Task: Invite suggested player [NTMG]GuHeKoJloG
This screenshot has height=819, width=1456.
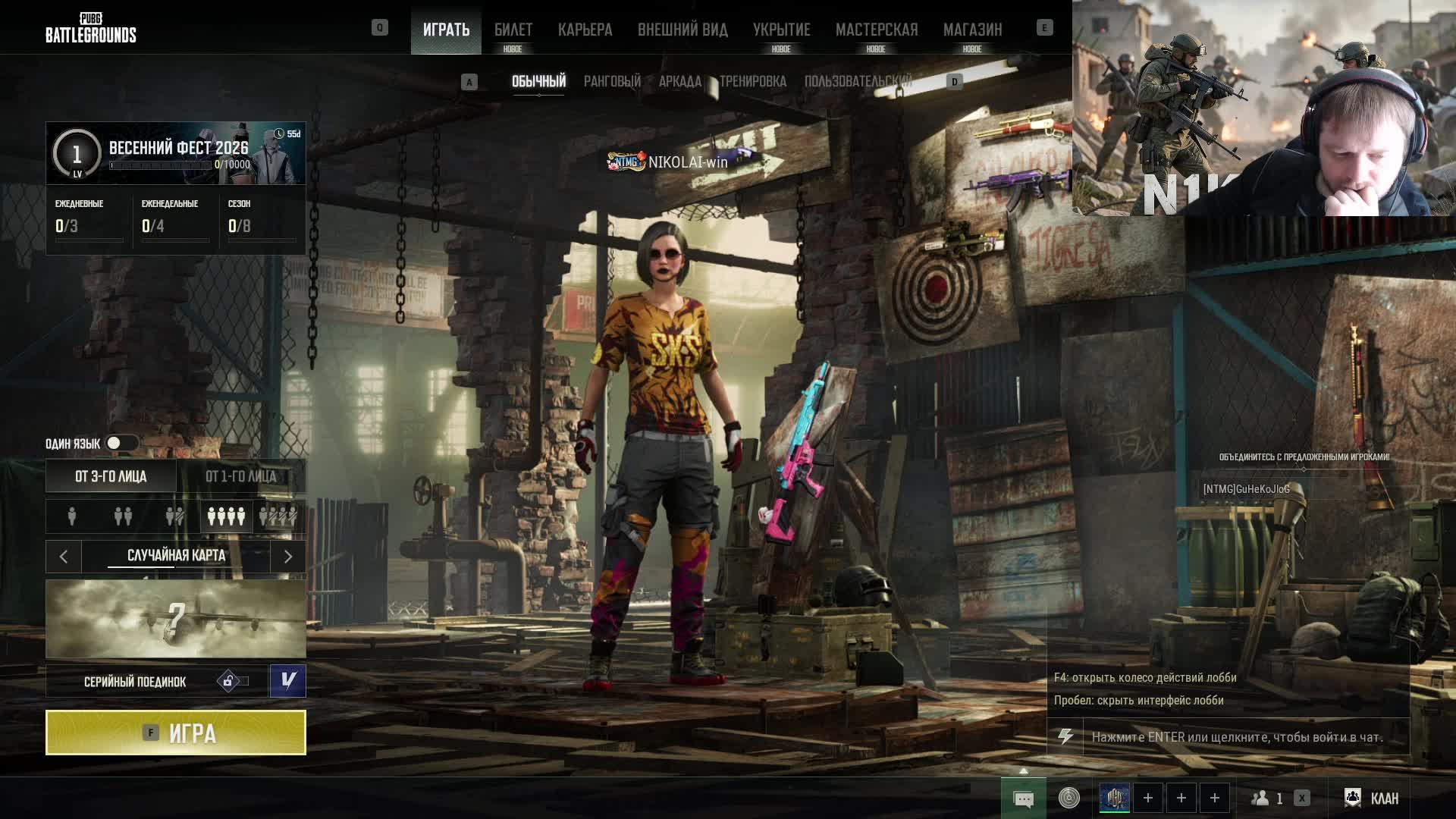Action: click(1246, 489)
